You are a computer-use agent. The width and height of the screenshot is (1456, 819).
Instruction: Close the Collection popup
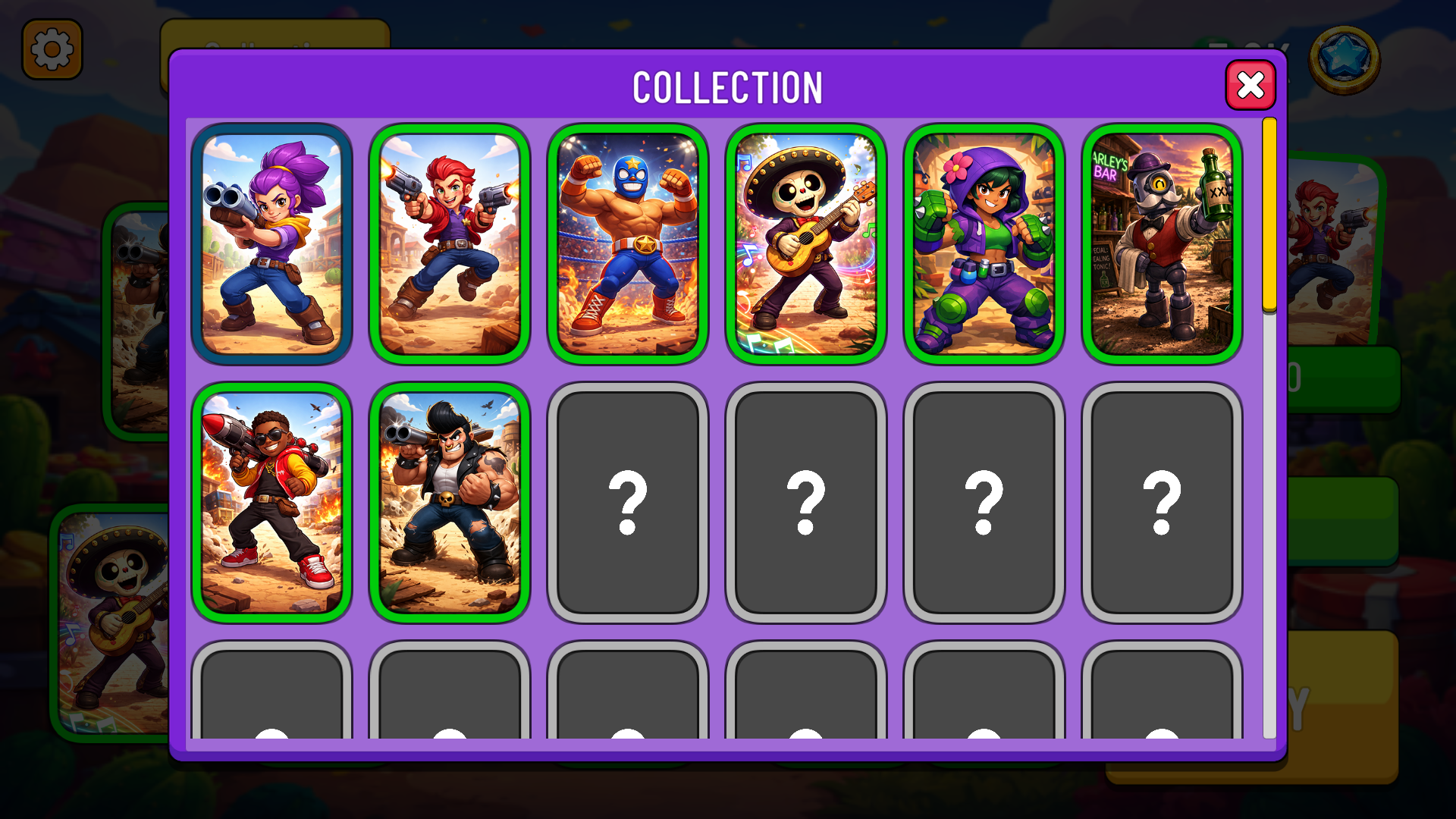1250,86
